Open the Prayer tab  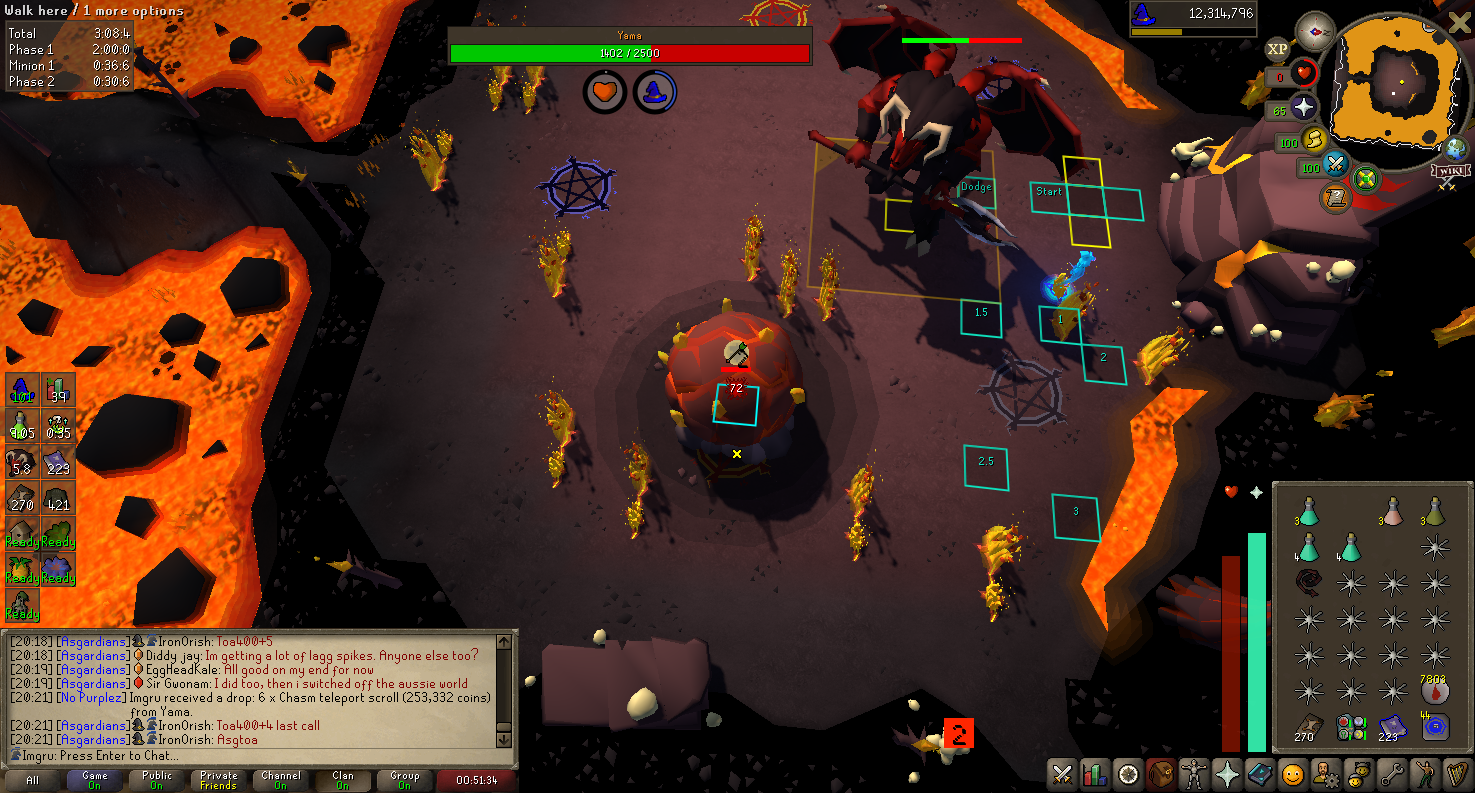1227,774
